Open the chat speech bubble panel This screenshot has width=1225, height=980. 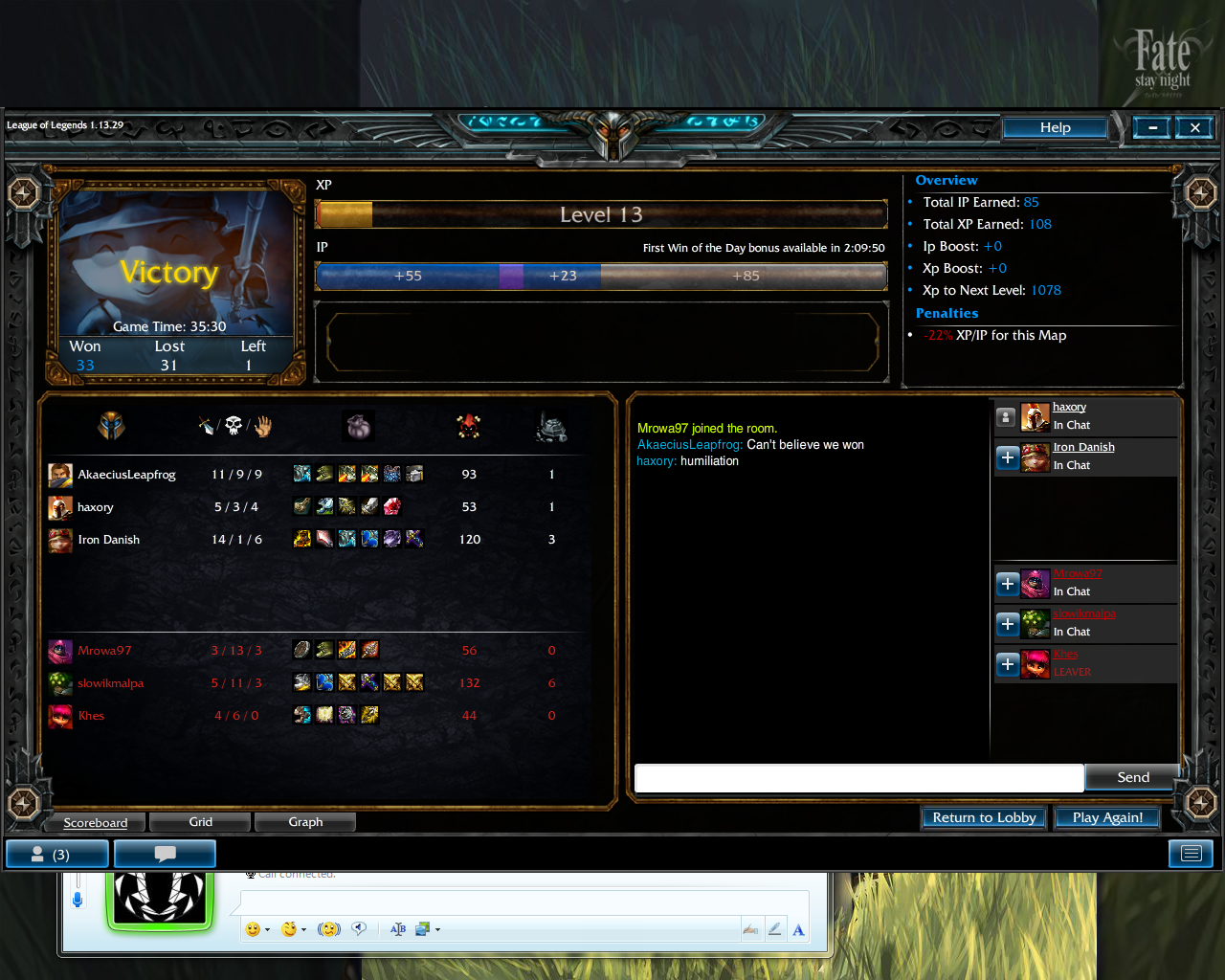[165, 854]
